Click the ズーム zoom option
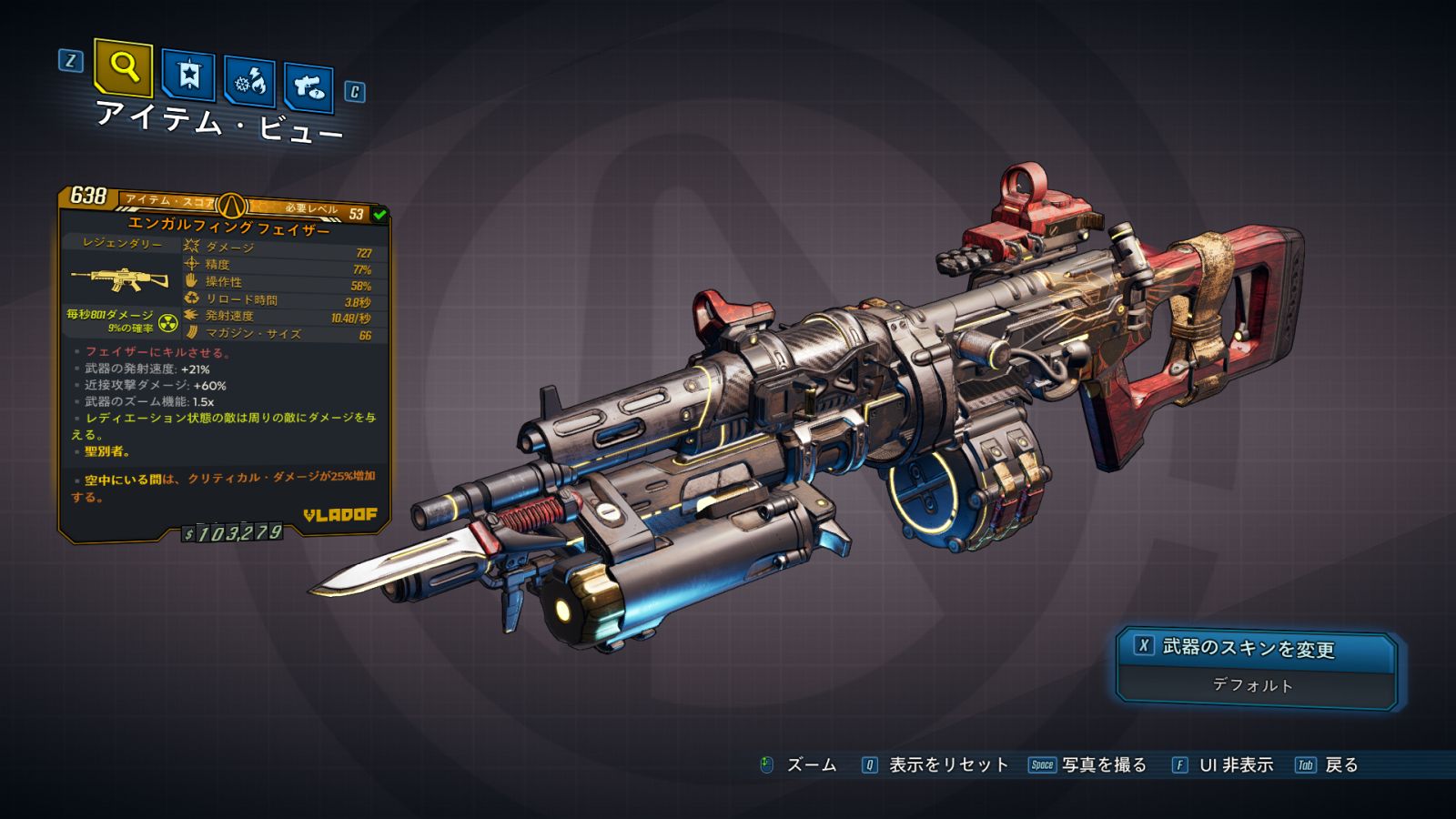The height and width of the screenshot is (819, 1456). [798, 765]
